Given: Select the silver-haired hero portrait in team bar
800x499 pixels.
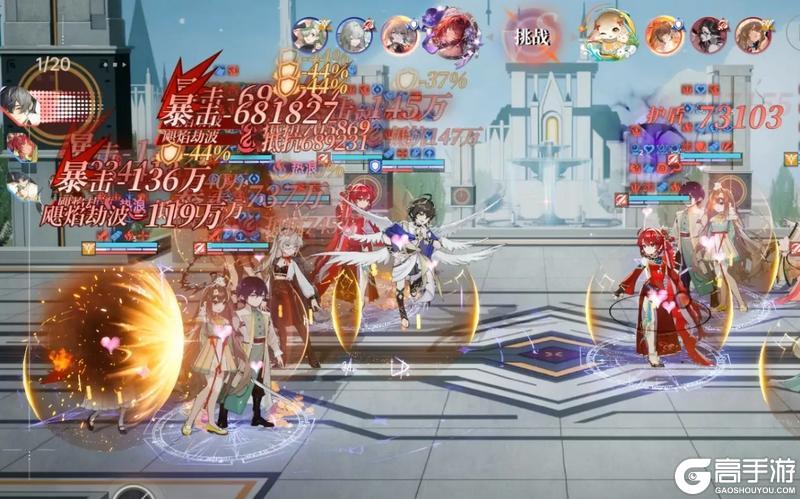Looking at the screenshot, I should pos(352,35).
